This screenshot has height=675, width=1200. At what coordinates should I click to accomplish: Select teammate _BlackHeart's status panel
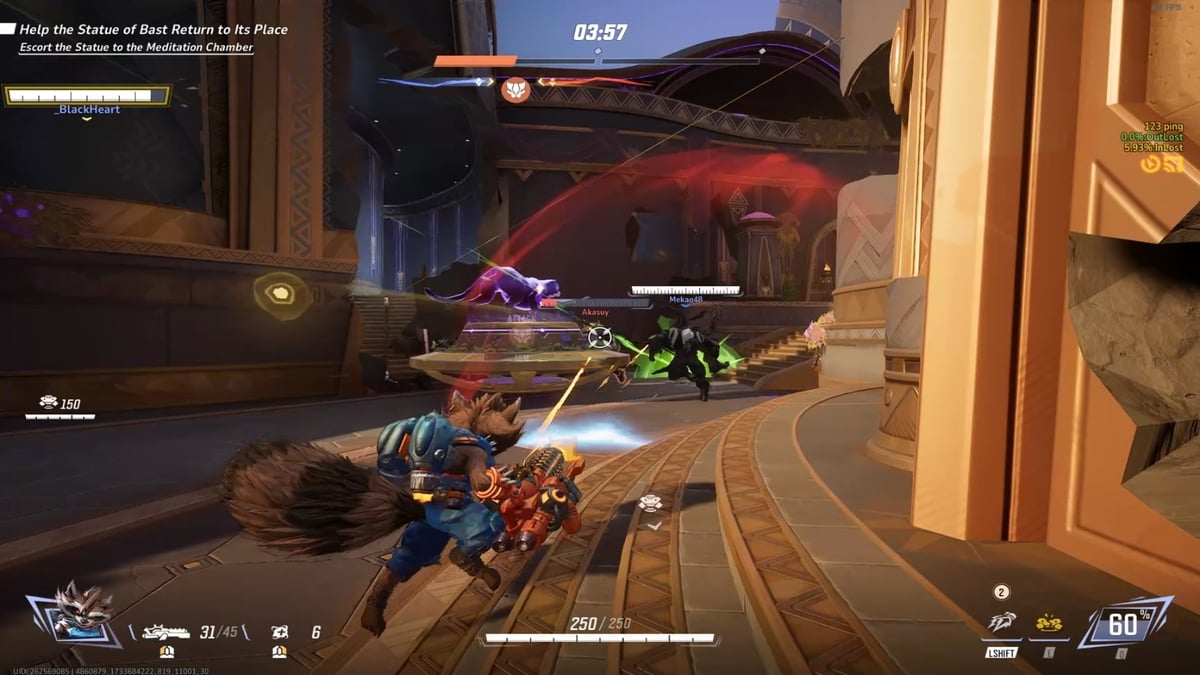[x=88, y=97]
